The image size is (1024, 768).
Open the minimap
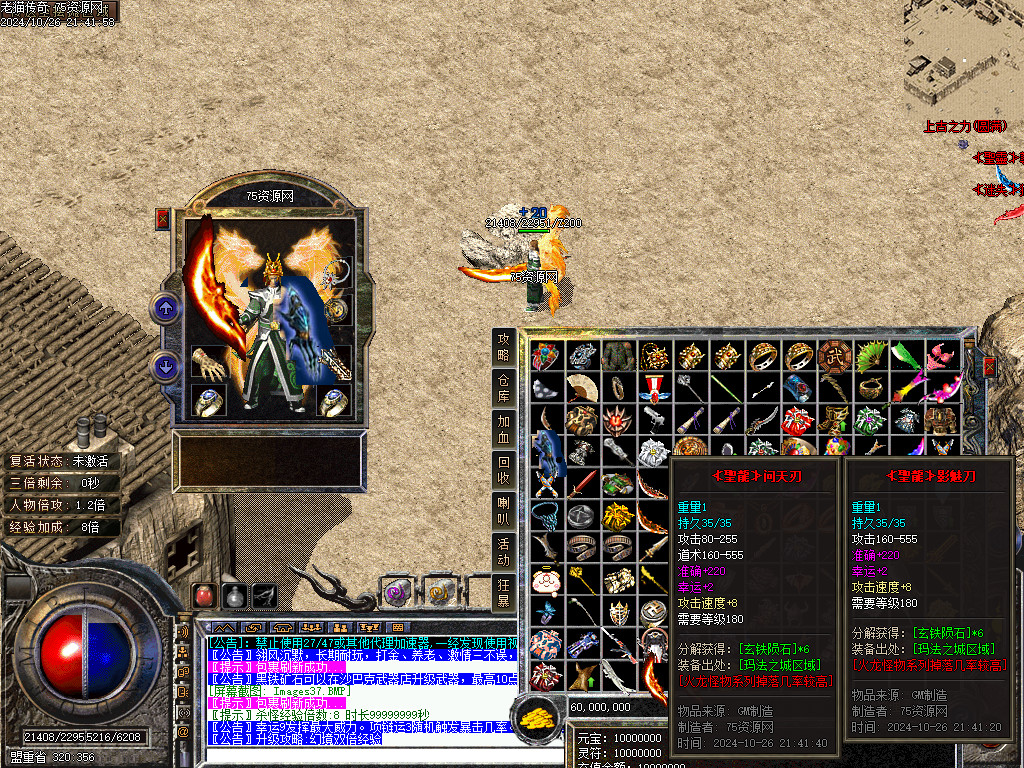click(x=962, y=60)
